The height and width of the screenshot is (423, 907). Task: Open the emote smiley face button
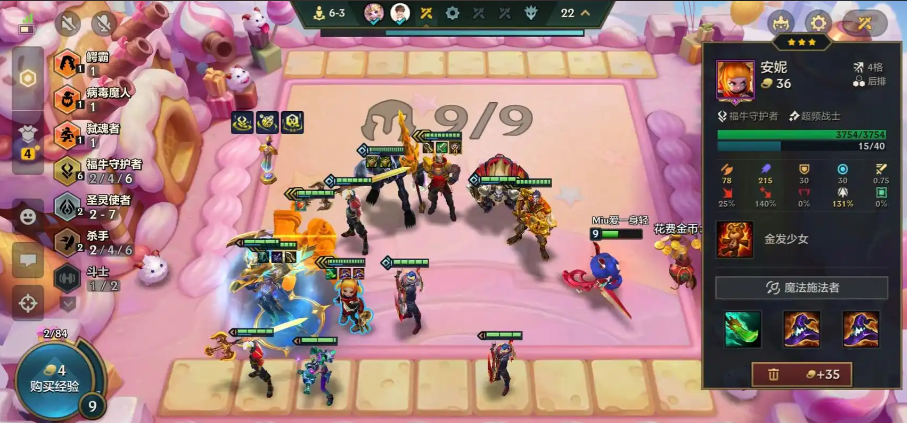tap(27, 216)
